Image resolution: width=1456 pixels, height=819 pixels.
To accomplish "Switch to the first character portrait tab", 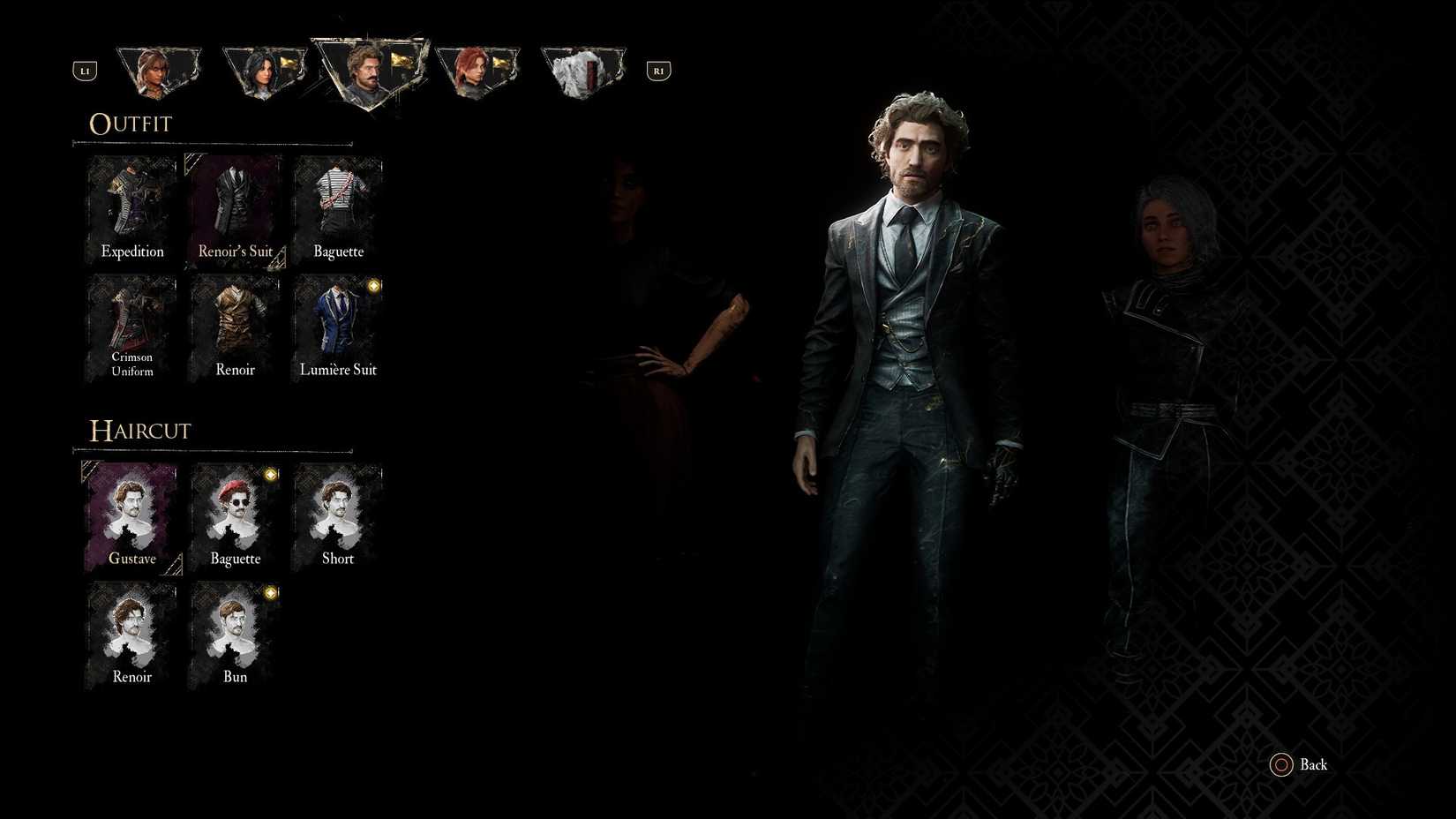I will pyautogui.click(x=159, y=69).
